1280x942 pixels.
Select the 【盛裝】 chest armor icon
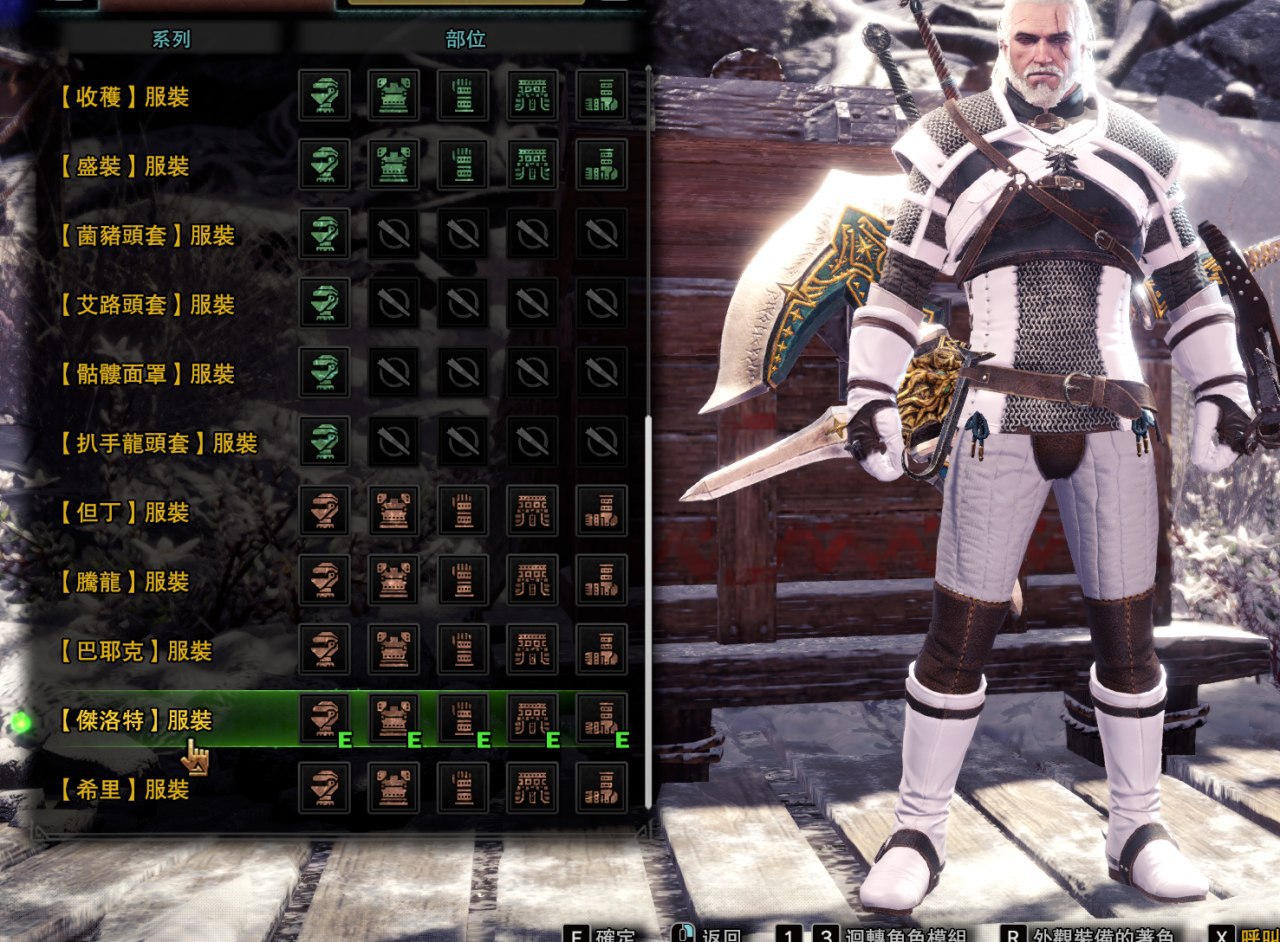(393, 165)
